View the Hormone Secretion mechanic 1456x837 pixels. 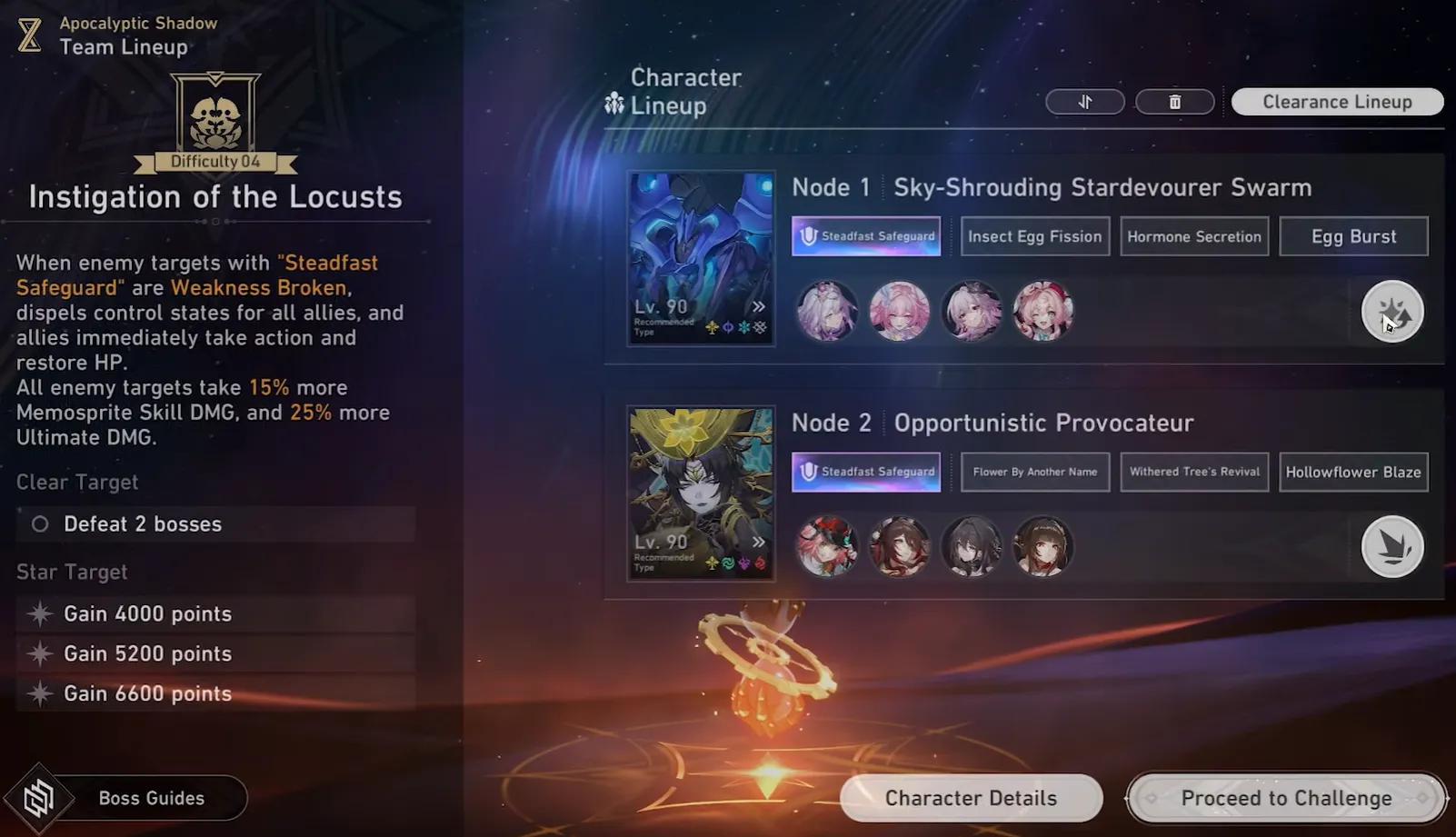(1193, 236)
